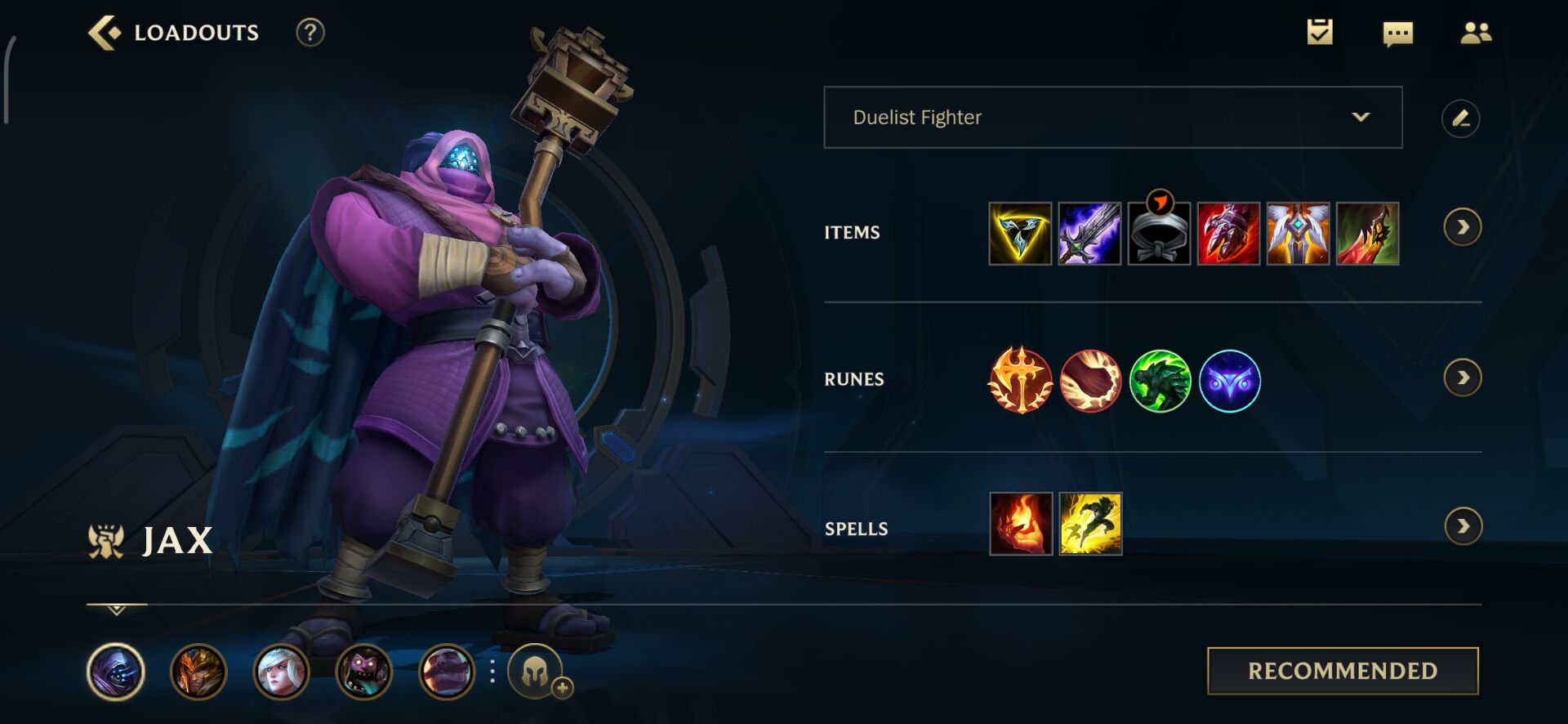Open the Spells edit arrow
The image size is (1568, 724).
1462,526
